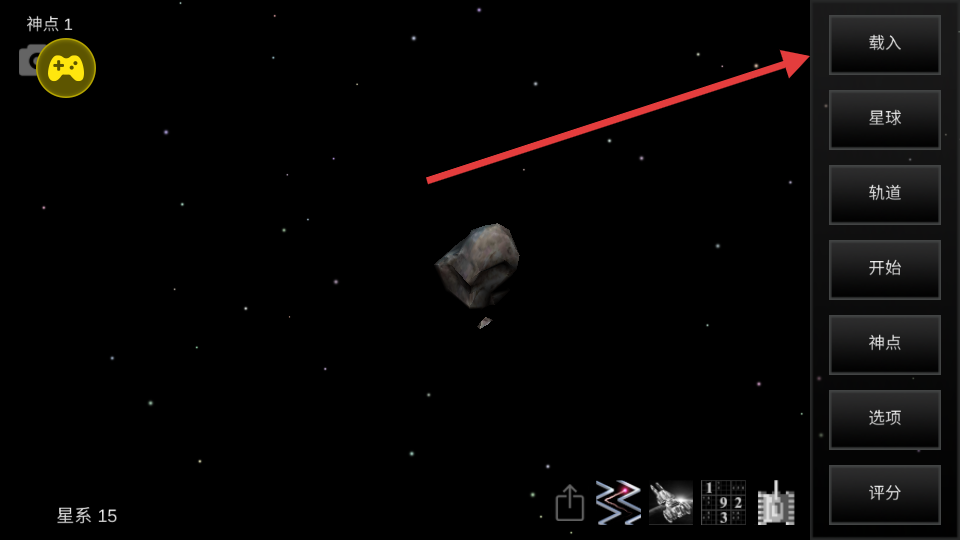Show the 选项 (Options) settings
The height and width of the screenshot is (540, 960).
[884, 419]
